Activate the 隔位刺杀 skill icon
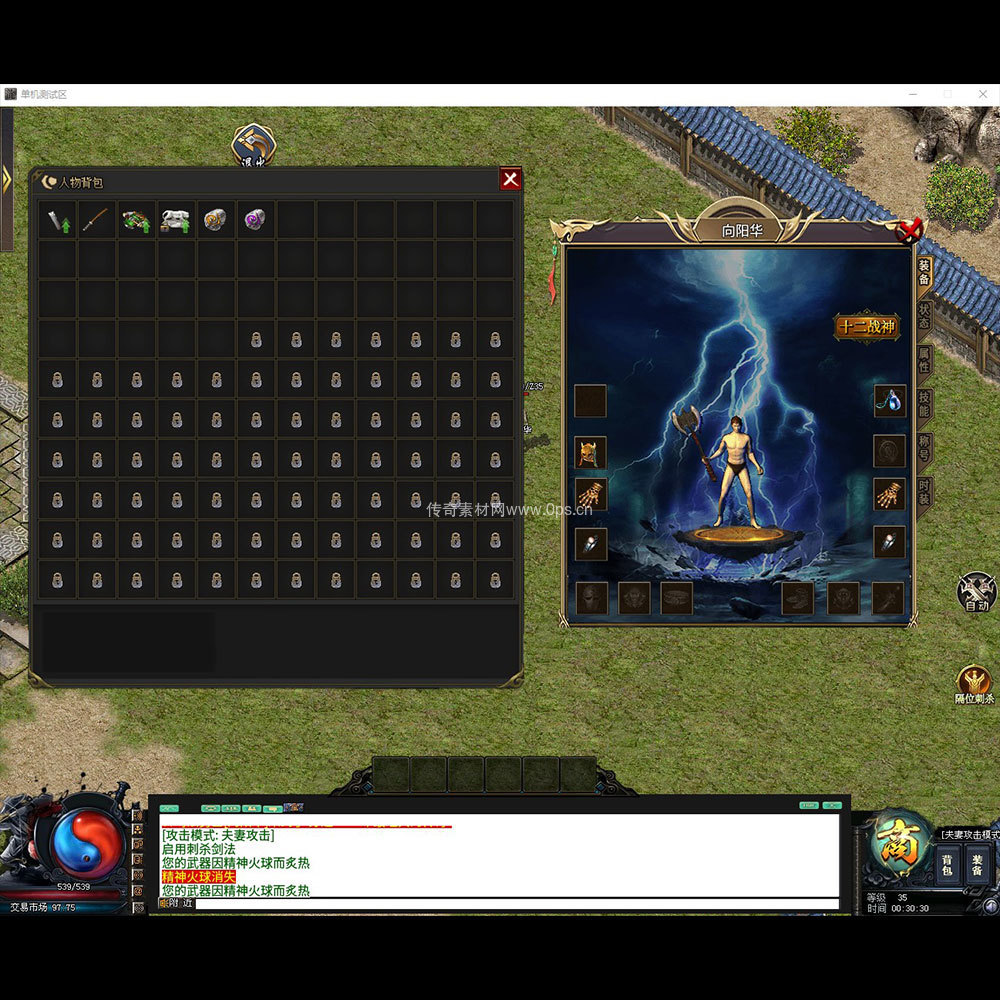This screenshot has height=1000, width=1000. click(974, 685)
